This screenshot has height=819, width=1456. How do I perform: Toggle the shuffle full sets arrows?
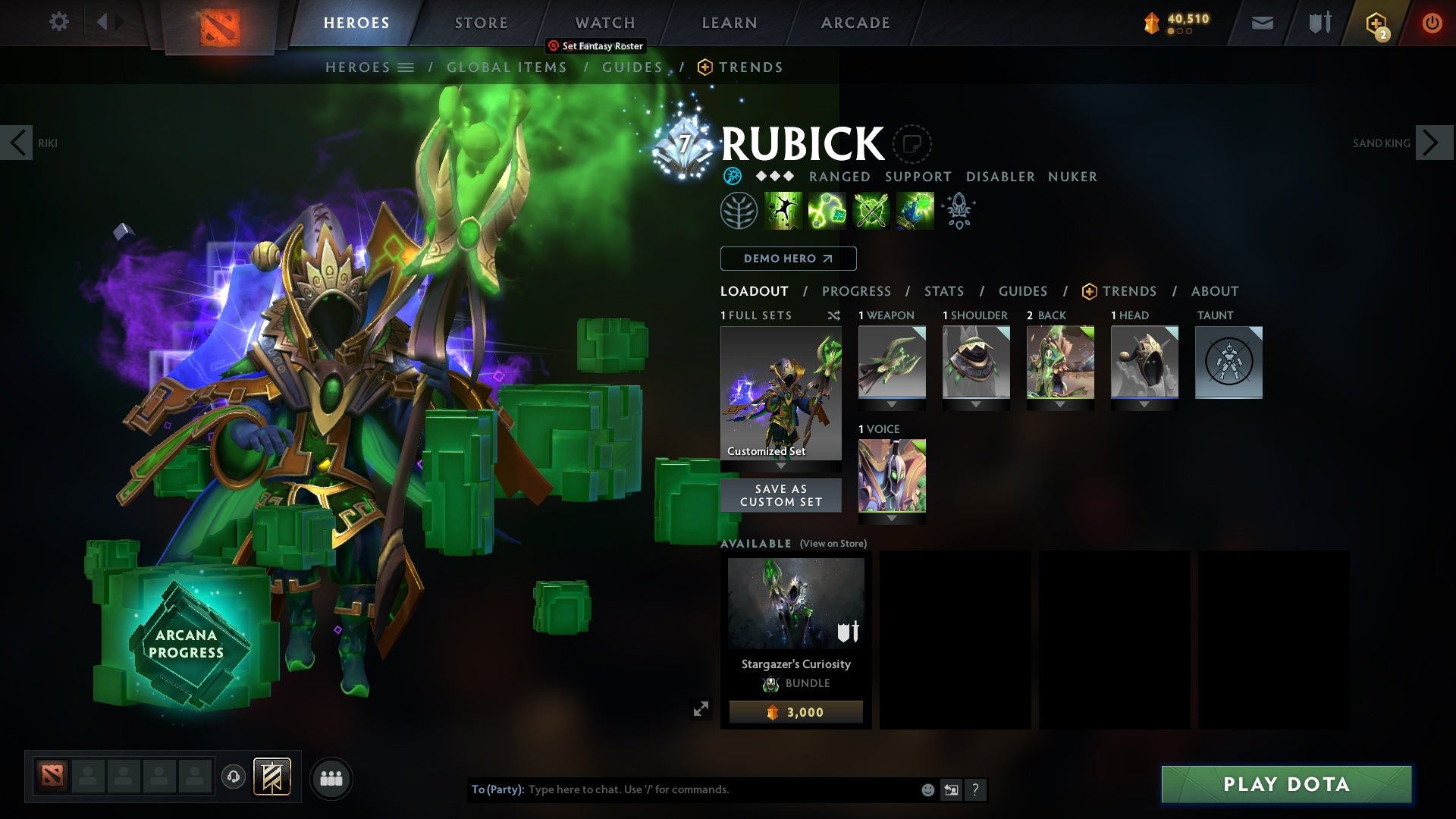pyautogui.click(x=833, y=316)
